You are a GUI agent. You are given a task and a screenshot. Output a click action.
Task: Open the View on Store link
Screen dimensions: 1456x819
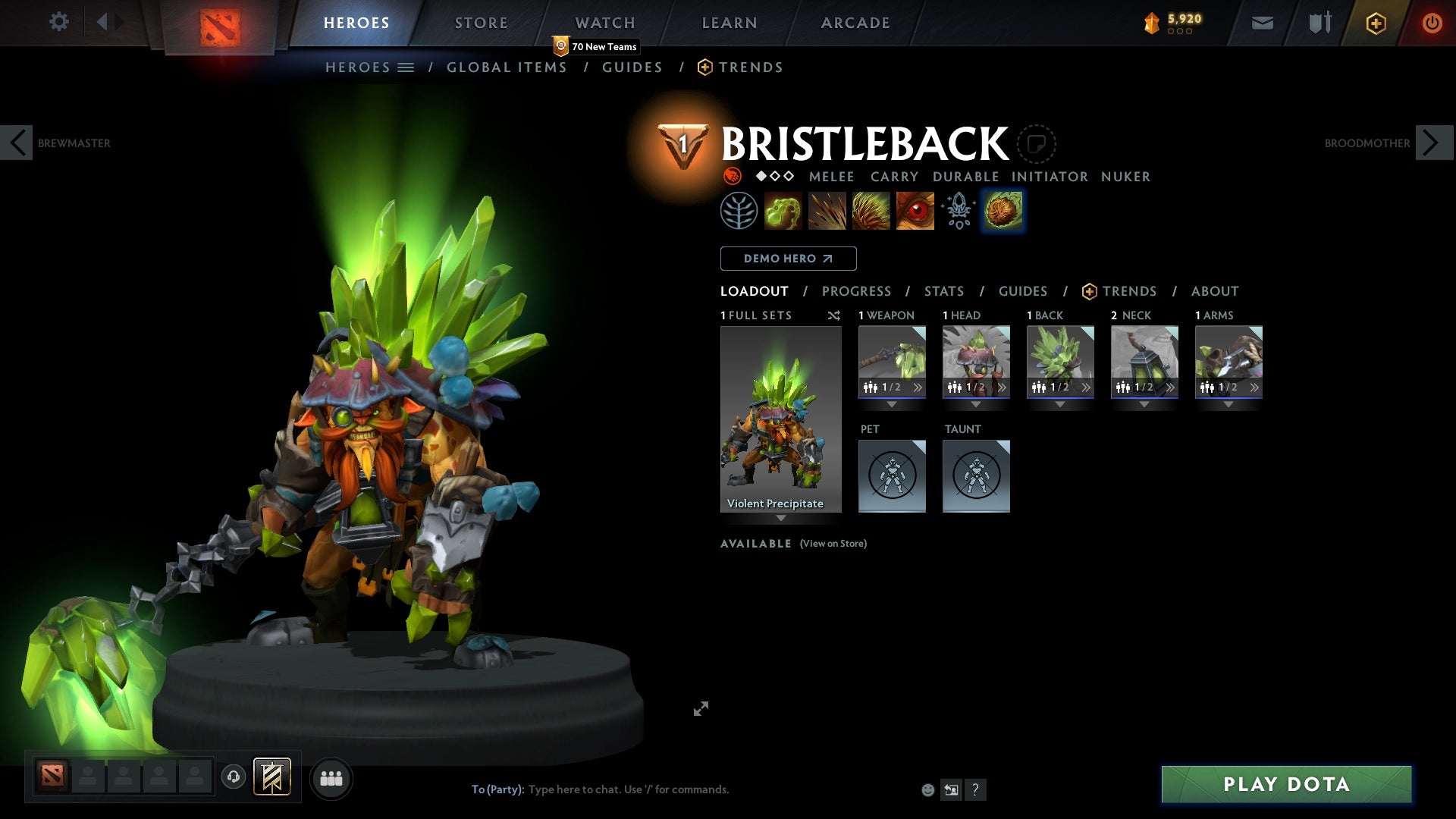point(833,544)
